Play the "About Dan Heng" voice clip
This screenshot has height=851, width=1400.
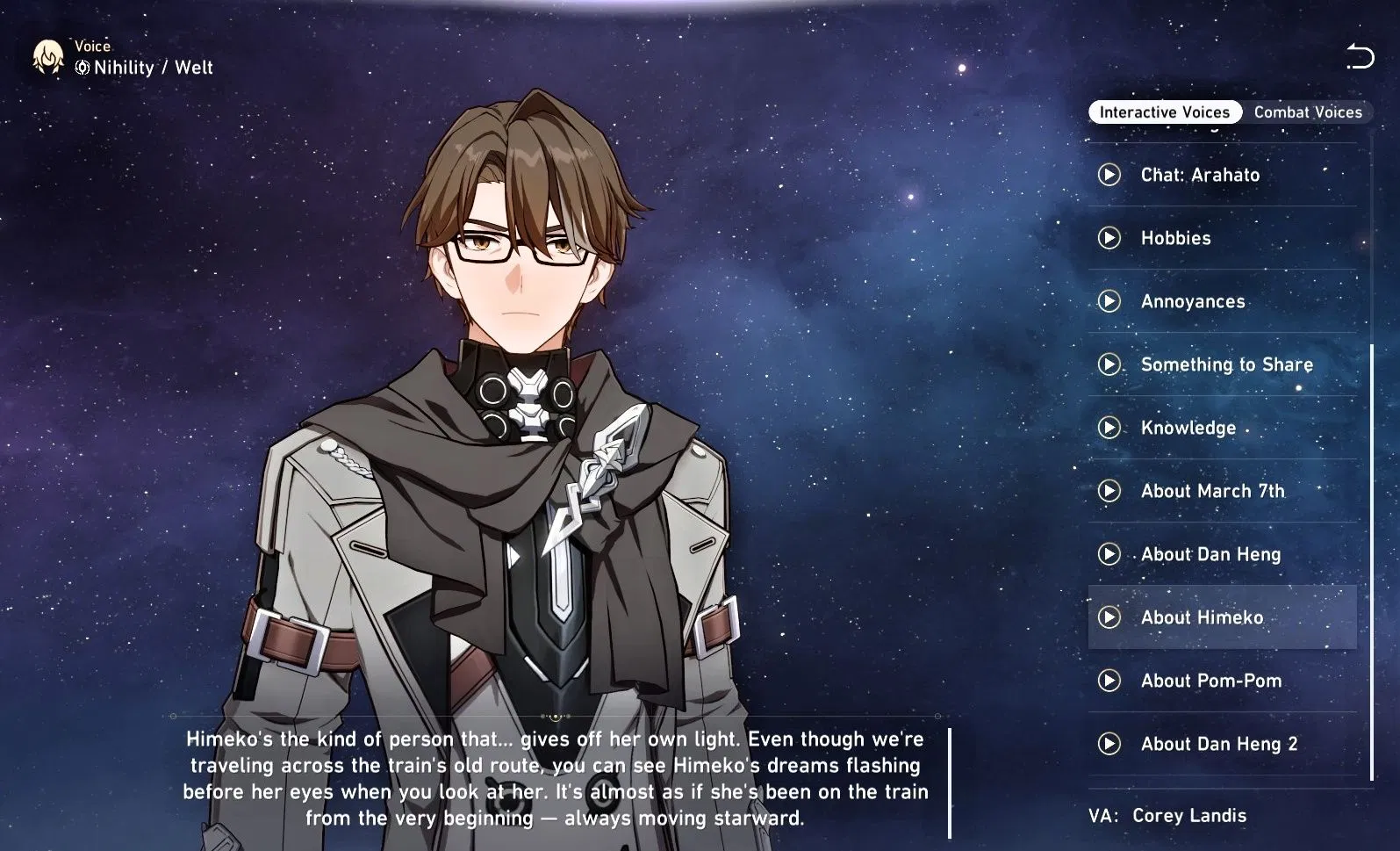[1109, 554]
